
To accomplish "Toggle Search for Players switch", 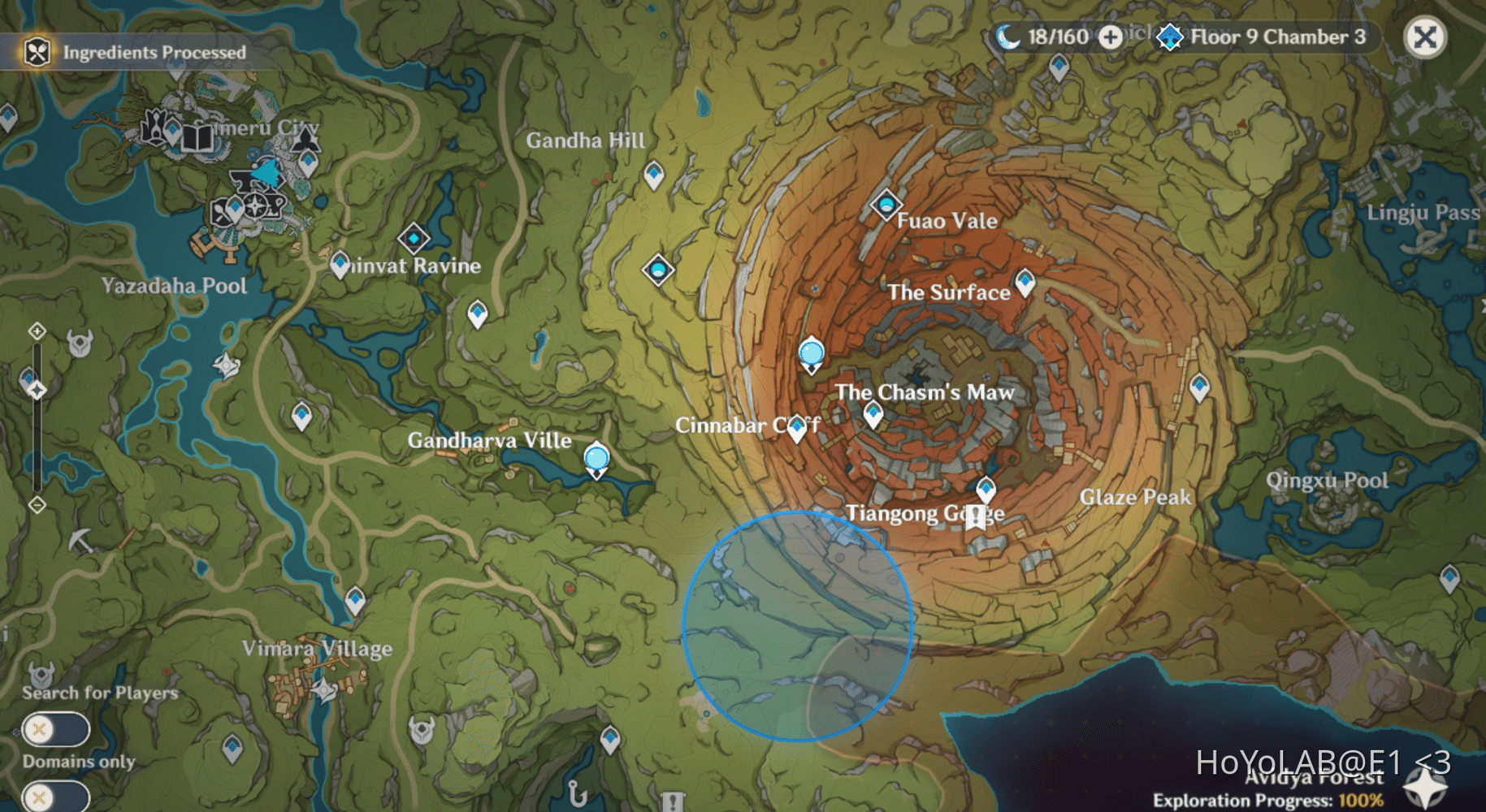I will tap(54, 730).
